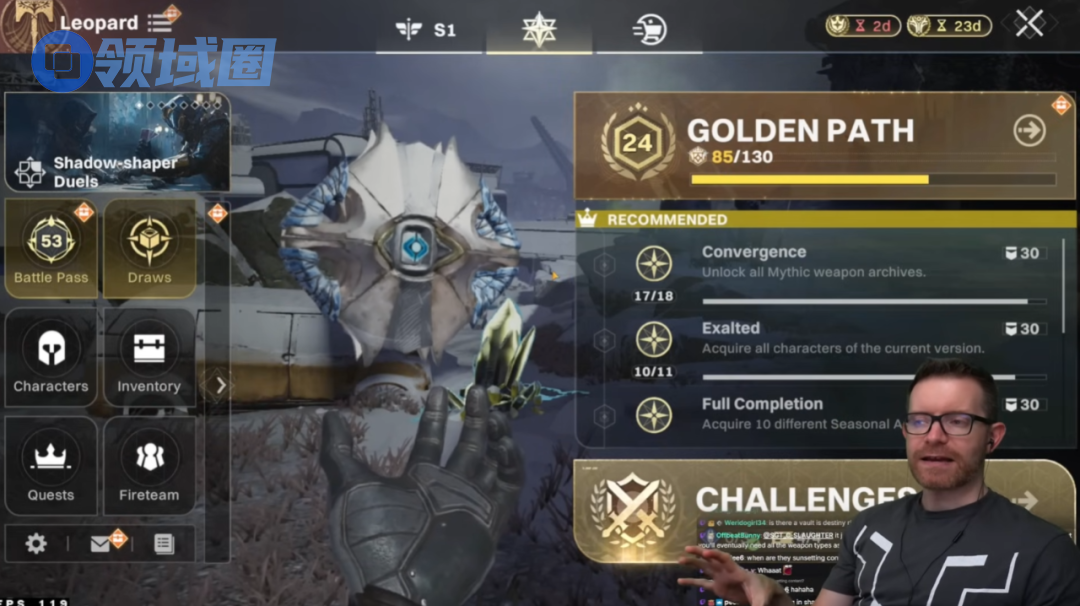Switch to the S1 season tab

pyautogui.click(x=427, y=30)
